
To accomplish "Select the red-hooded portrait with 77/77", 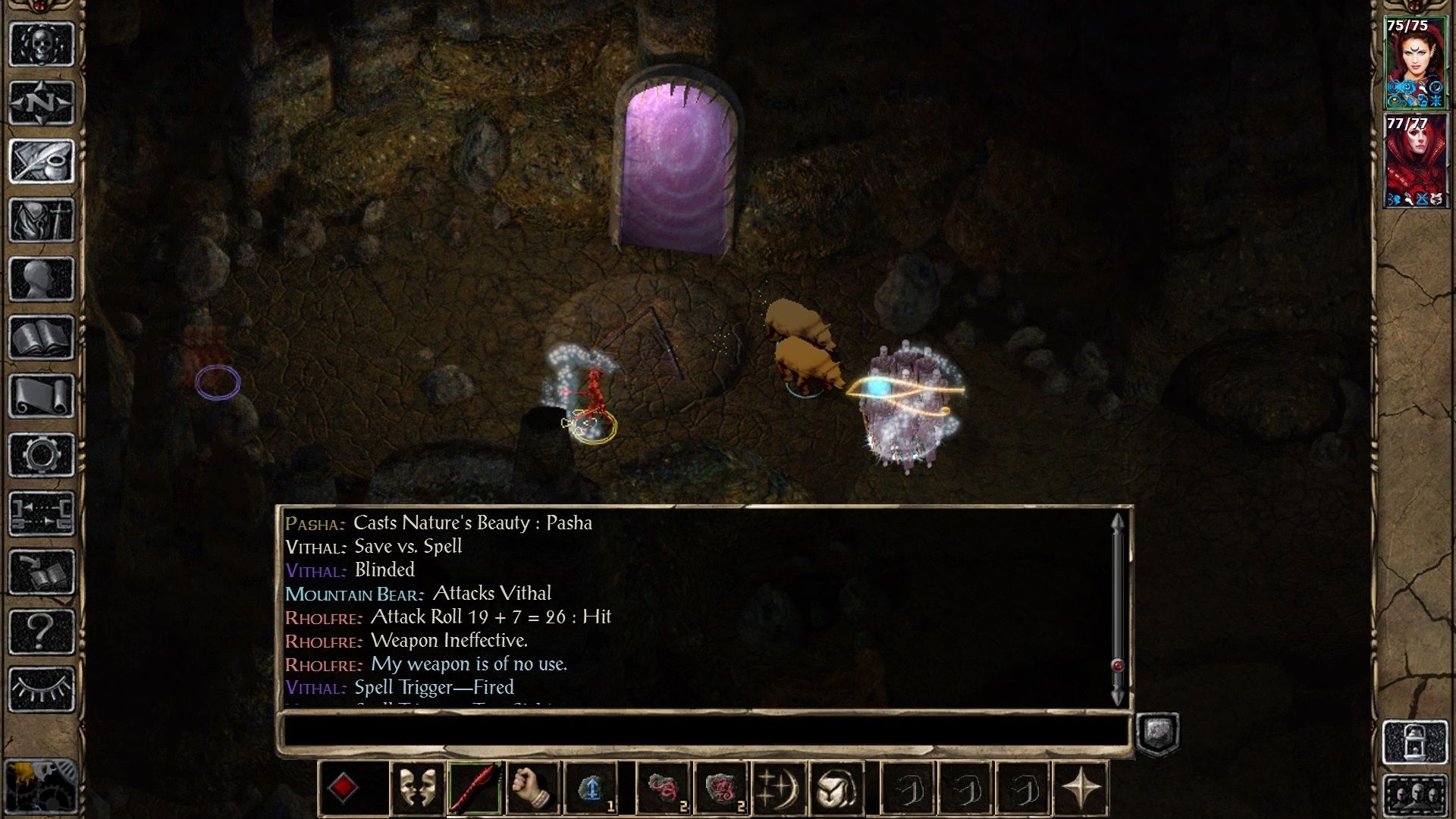I will pos(1414,162).
